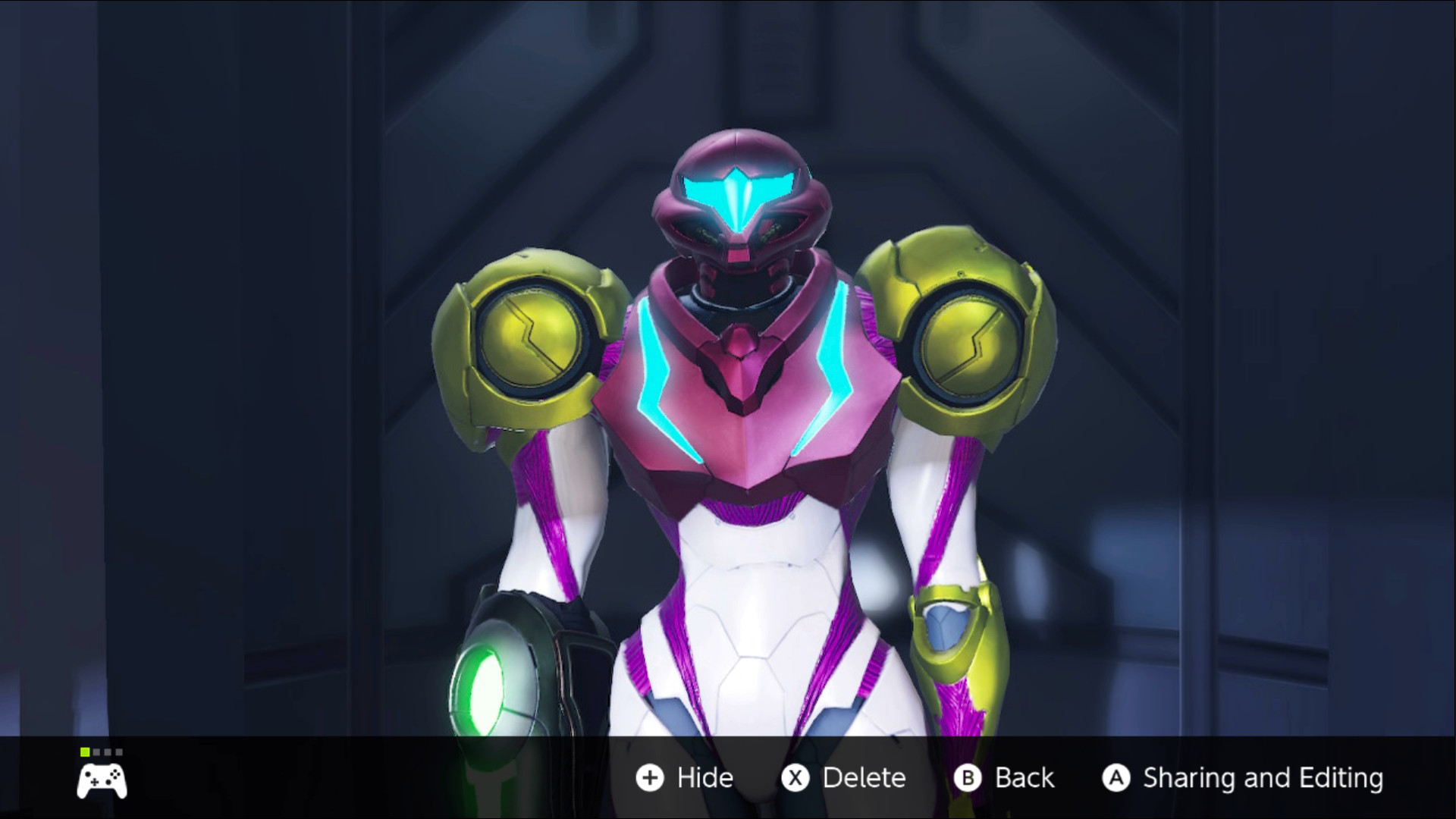Image resolution: width=1456 pixels, height=819 pixels.
Task: Click the green page progress indicator strip
Action: (x=101, y=752)
